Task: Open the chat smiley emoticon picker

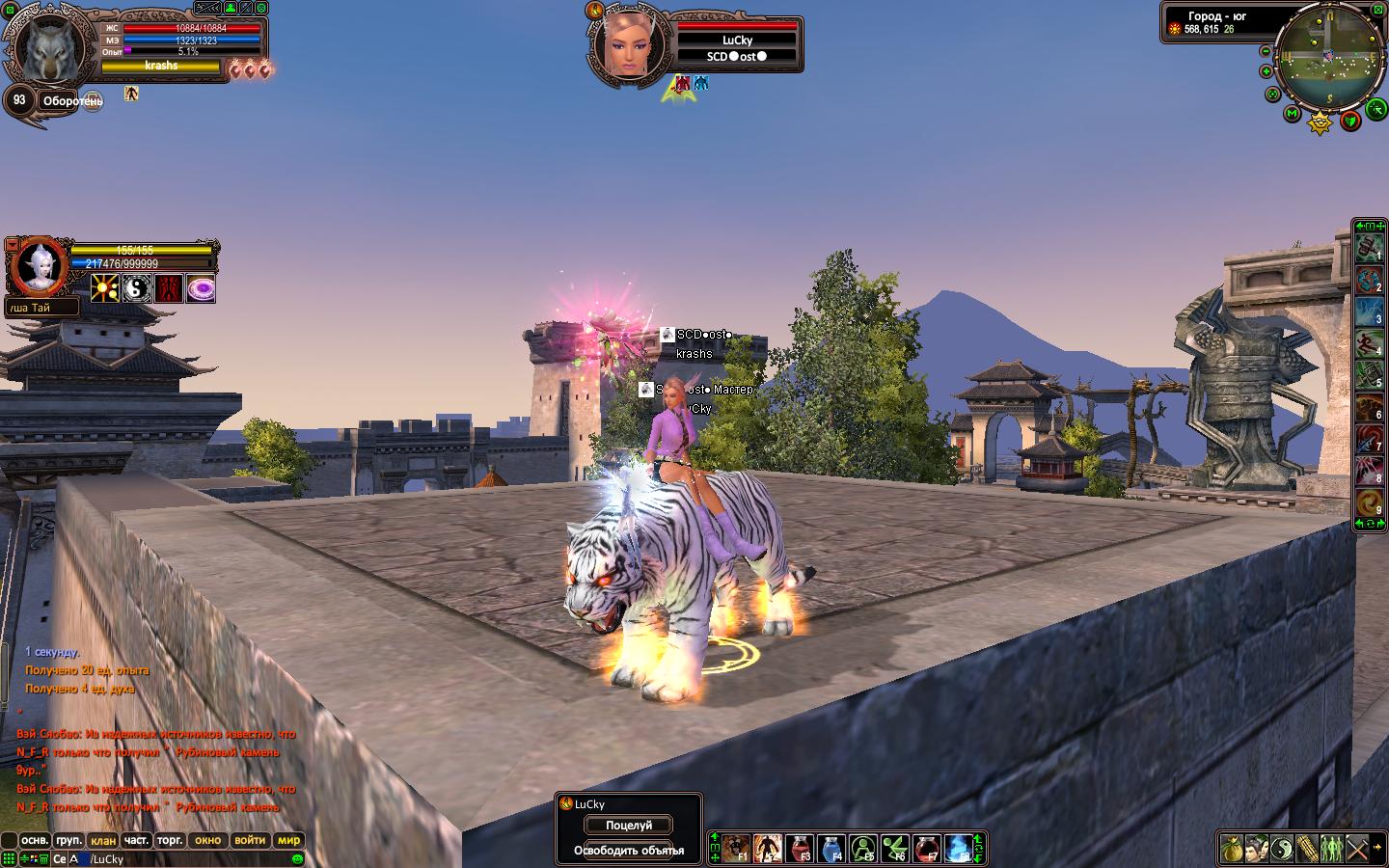Action: [x=297, y=859]
